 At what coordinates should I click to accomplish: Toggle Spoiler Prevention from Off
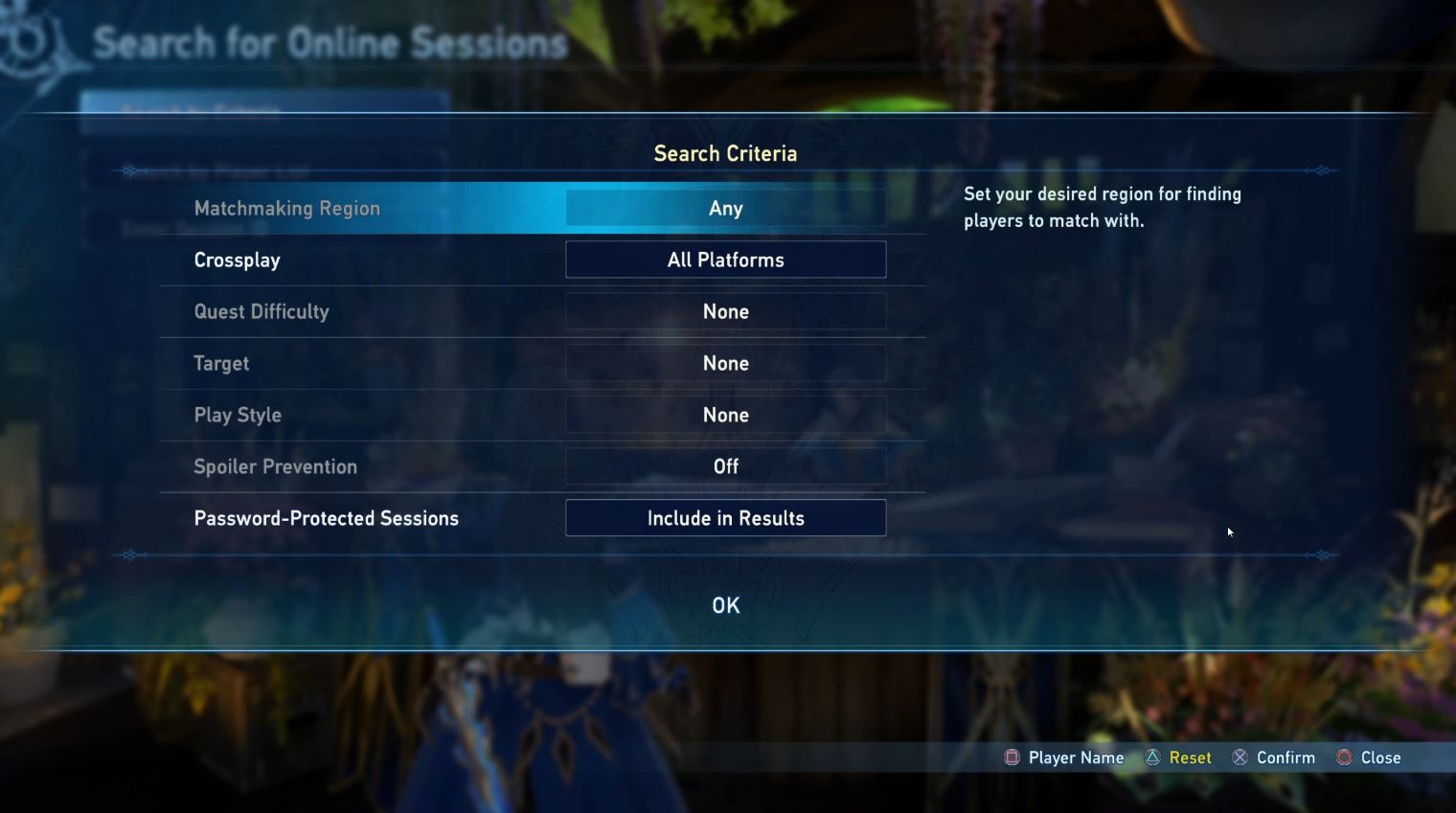[x=725, y=466]
